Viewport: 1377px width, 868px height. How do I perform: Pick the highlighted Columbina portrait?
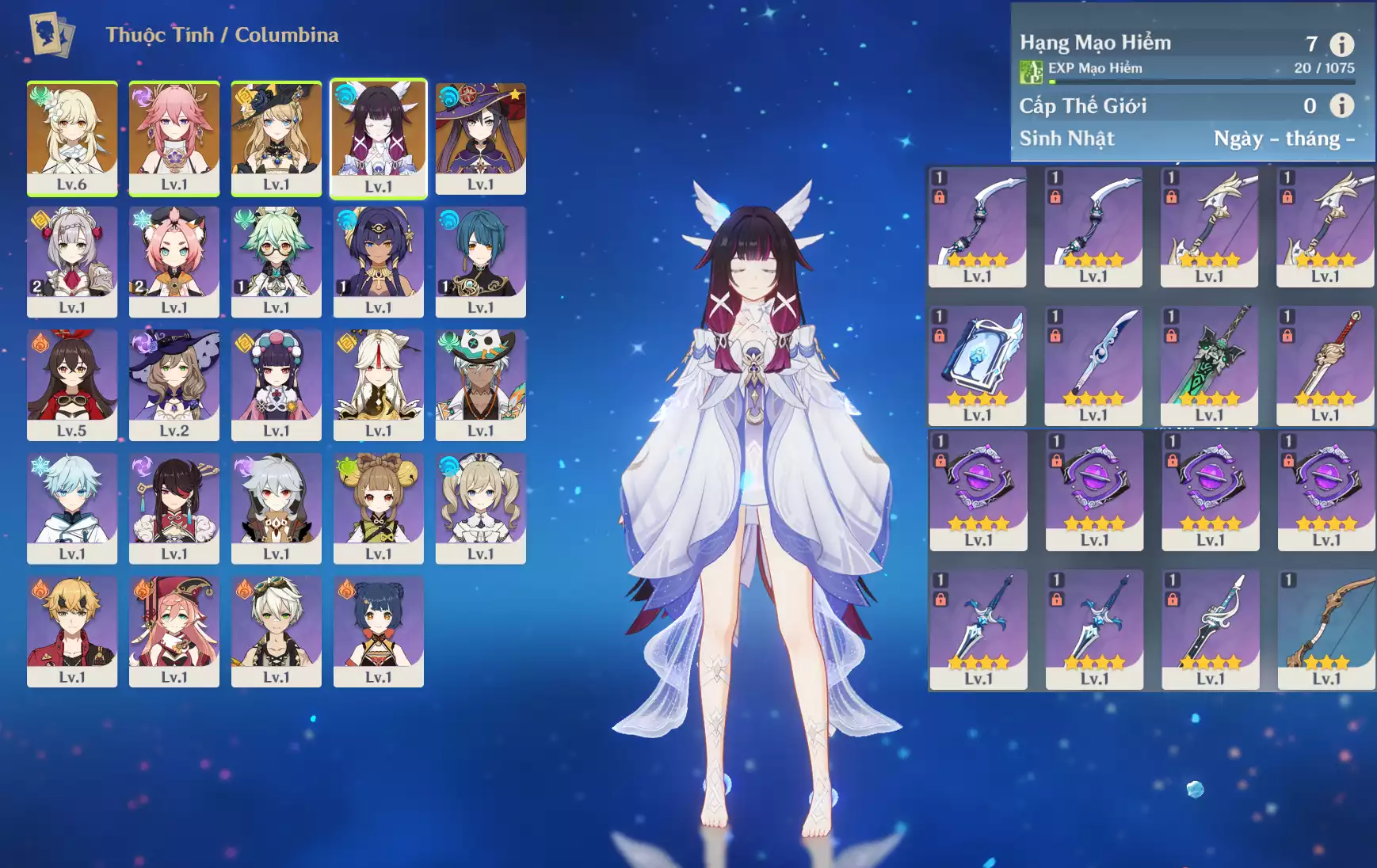(x=379, y=137)
